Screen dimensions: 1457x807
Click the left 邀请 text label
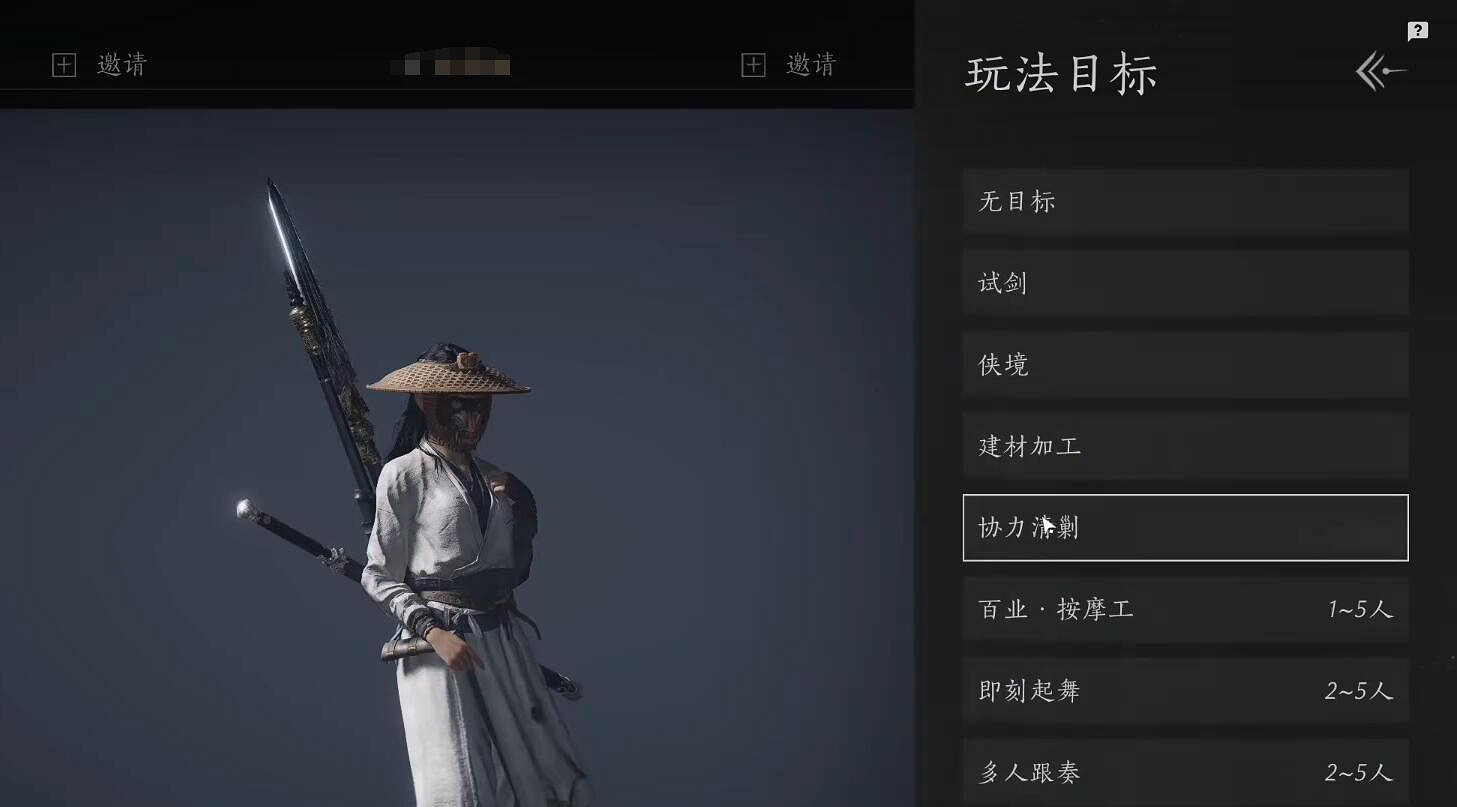coord(125,64)
